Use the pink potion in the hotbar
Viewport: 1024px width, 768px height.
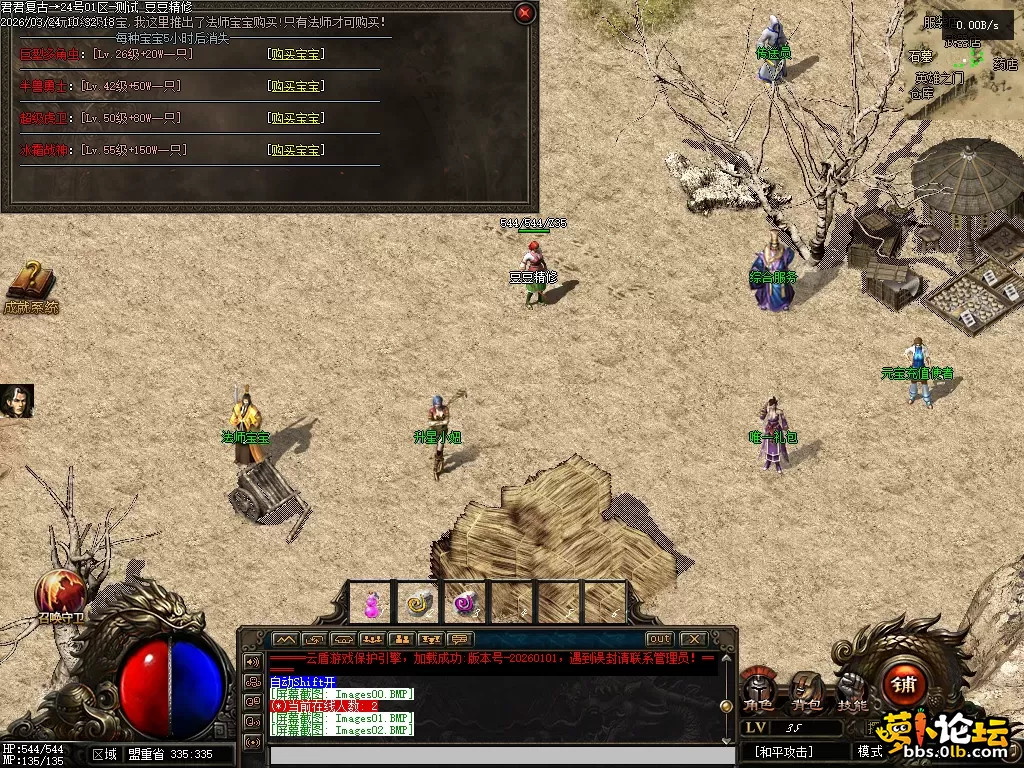point(372,603)
